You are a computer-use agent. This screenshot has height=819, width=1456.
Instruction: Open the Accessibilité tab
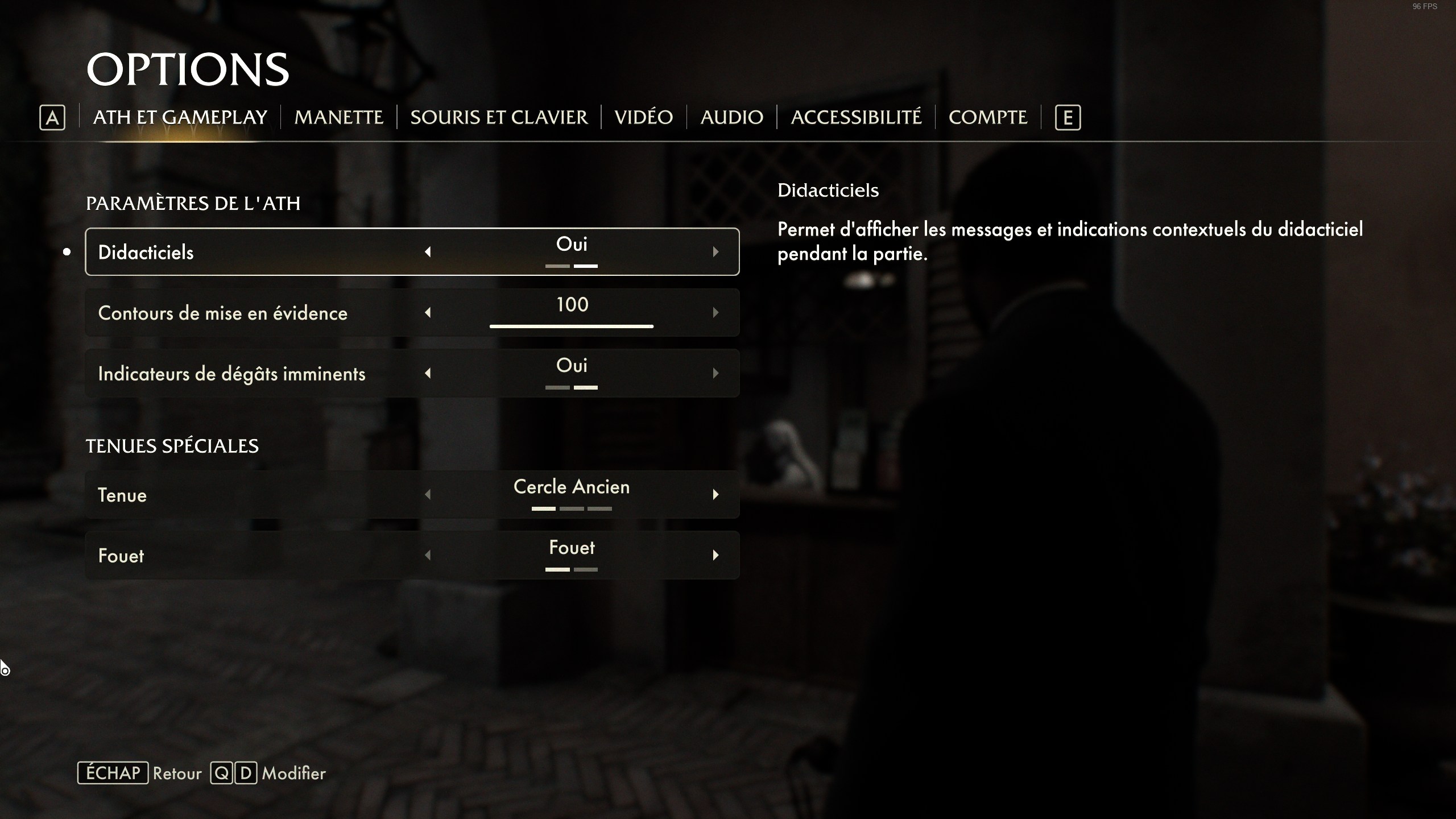click(x=855, y=117)
